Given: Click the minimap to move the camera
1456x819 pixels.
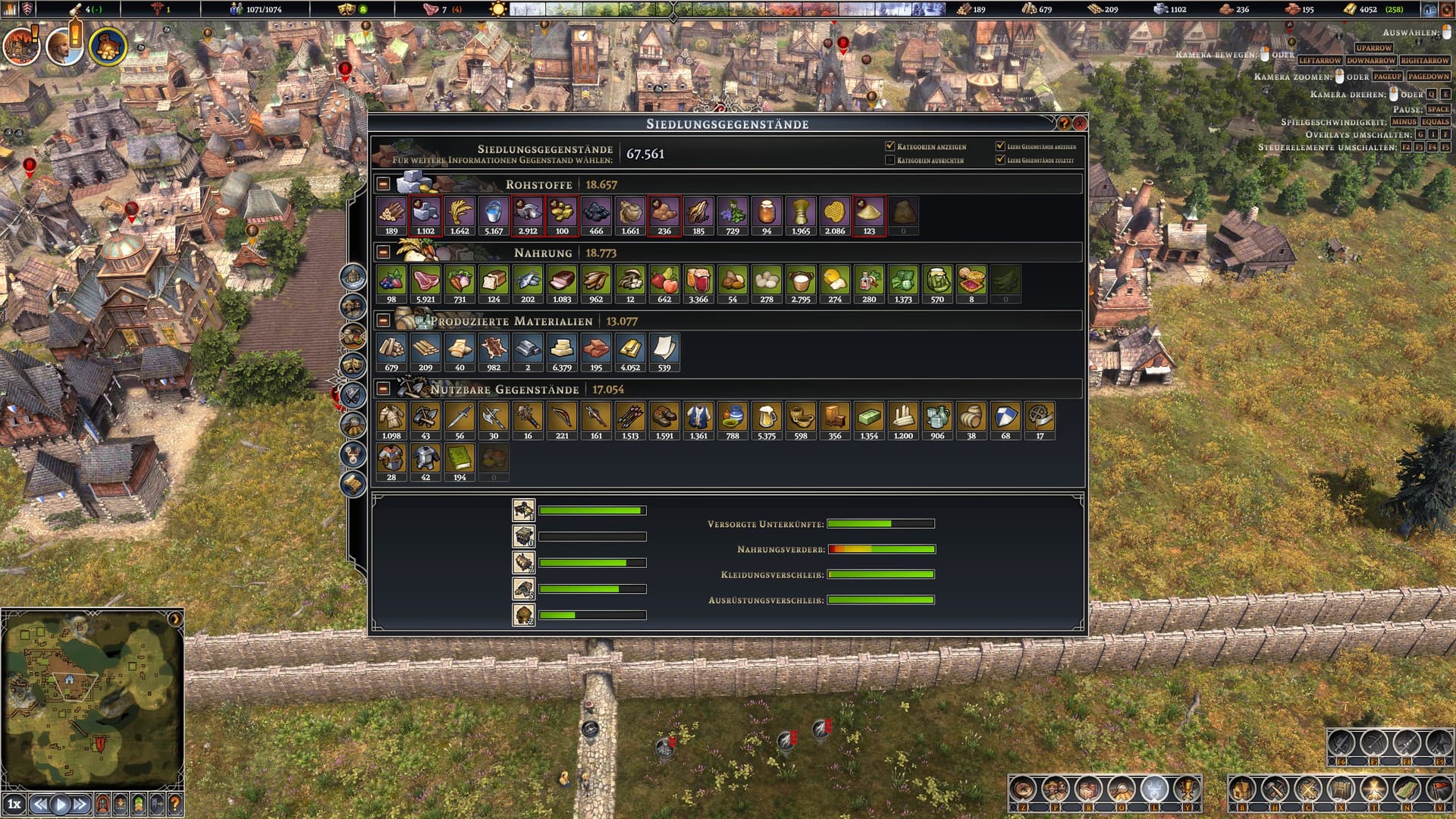Looking at the screenshot, I should [91, 698].
